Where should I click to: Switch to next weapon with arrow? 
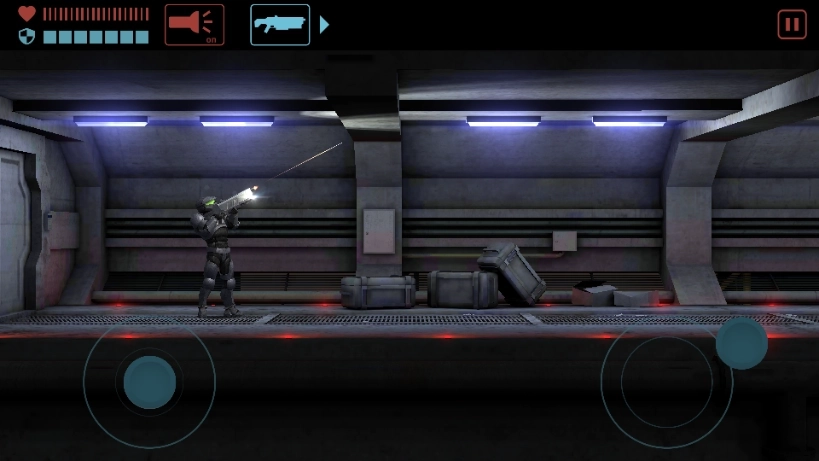(x=324, y=25)
